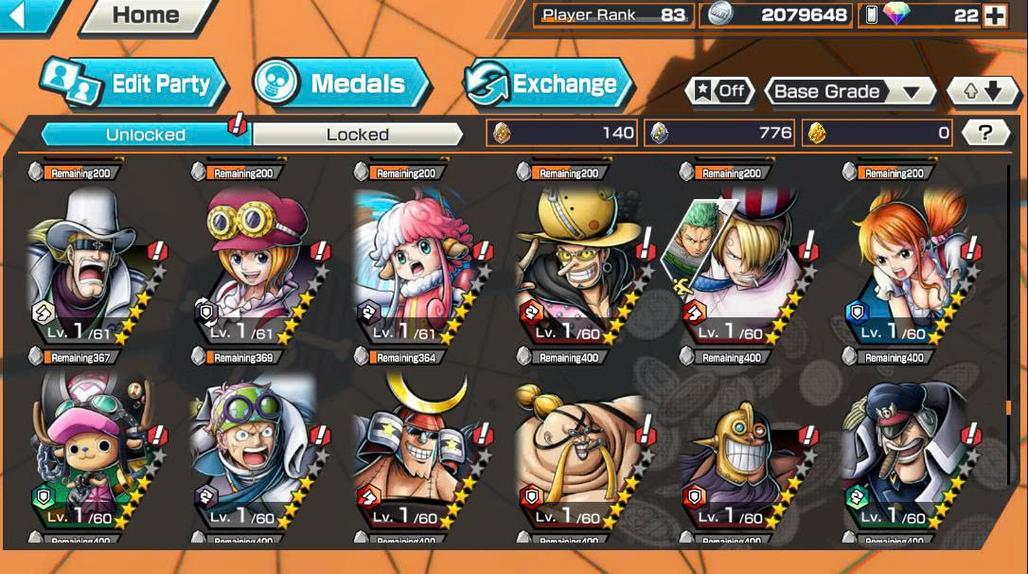Image resolution: width=1028 pixels, height=574 pixels.
Task: Toggle the favorites star filter Off button
Action: coord(720,91)
